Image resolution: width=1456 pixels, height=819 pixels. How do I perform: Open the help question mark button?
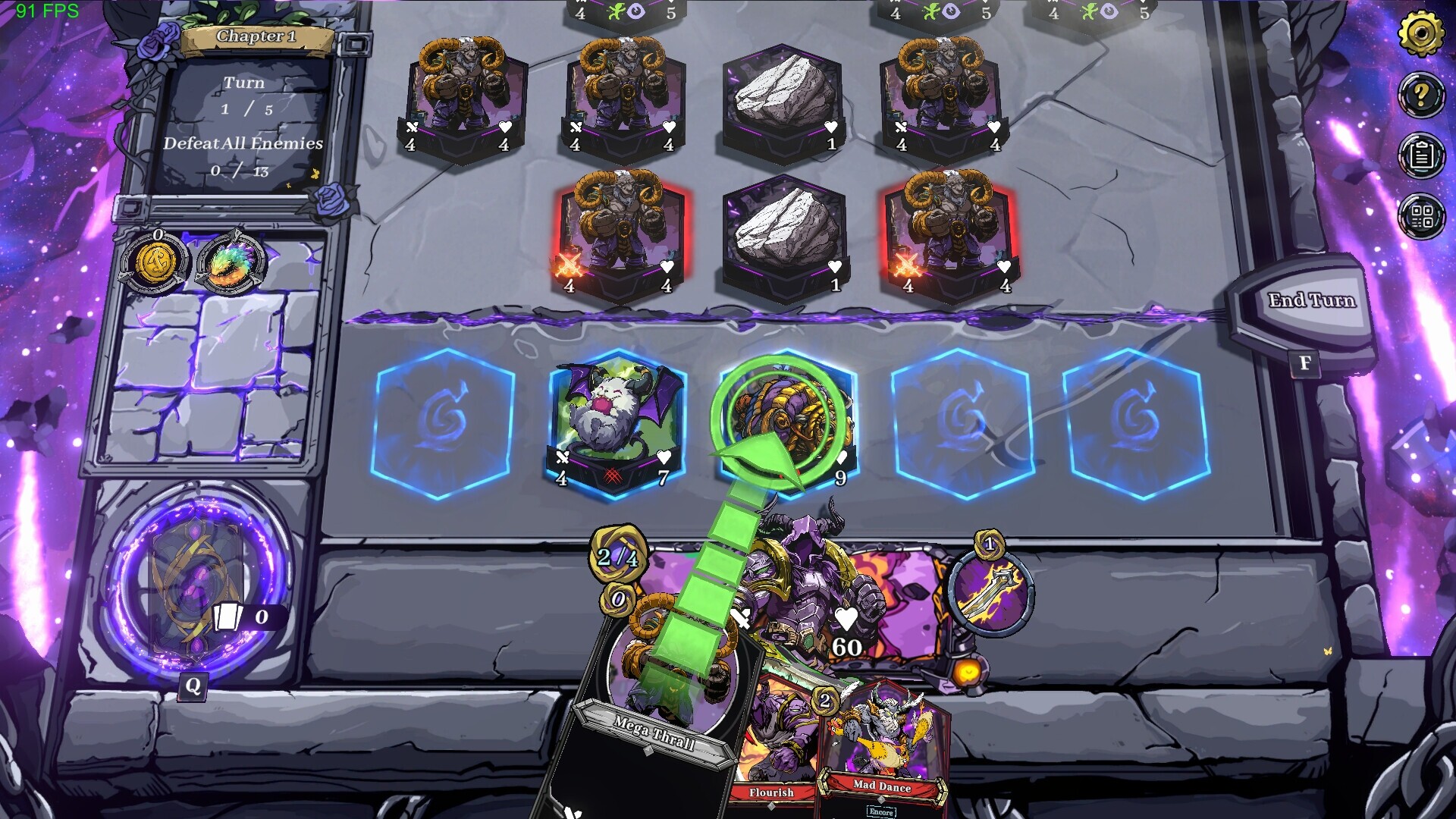click(1420, 95)
